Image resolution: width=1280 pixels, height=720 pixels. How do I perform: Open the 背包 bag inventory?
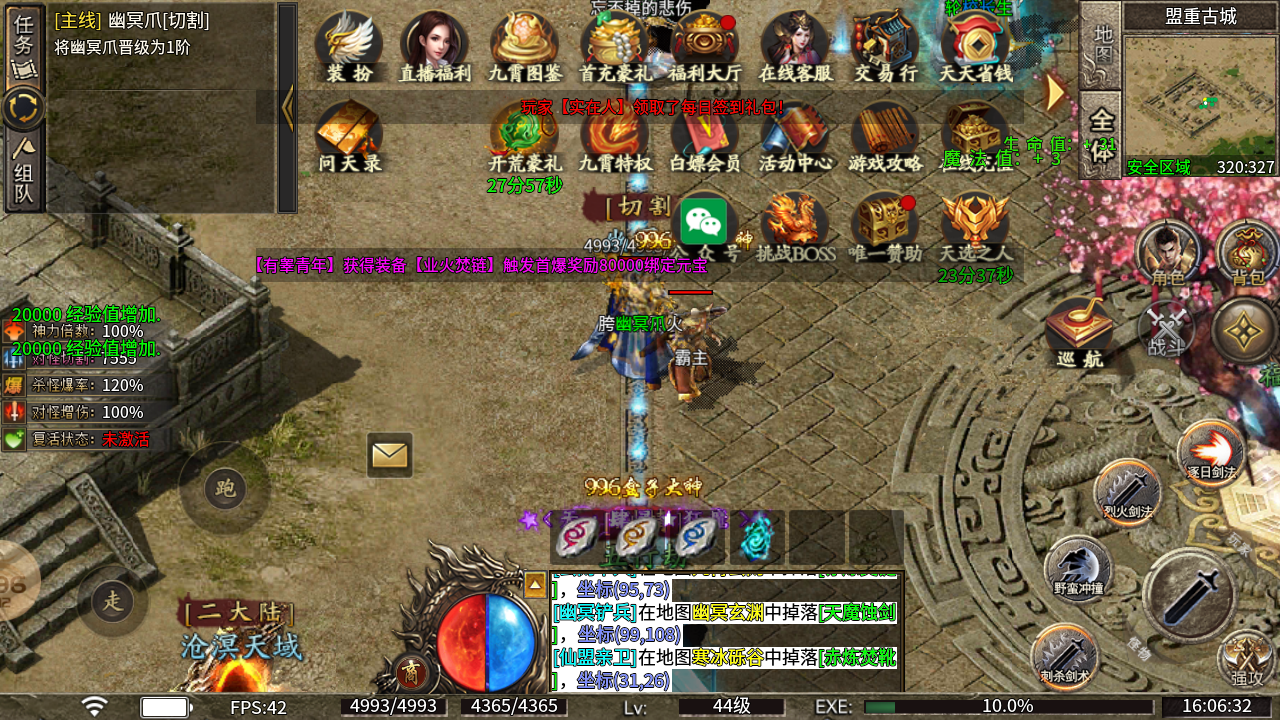pos(1247,252)
